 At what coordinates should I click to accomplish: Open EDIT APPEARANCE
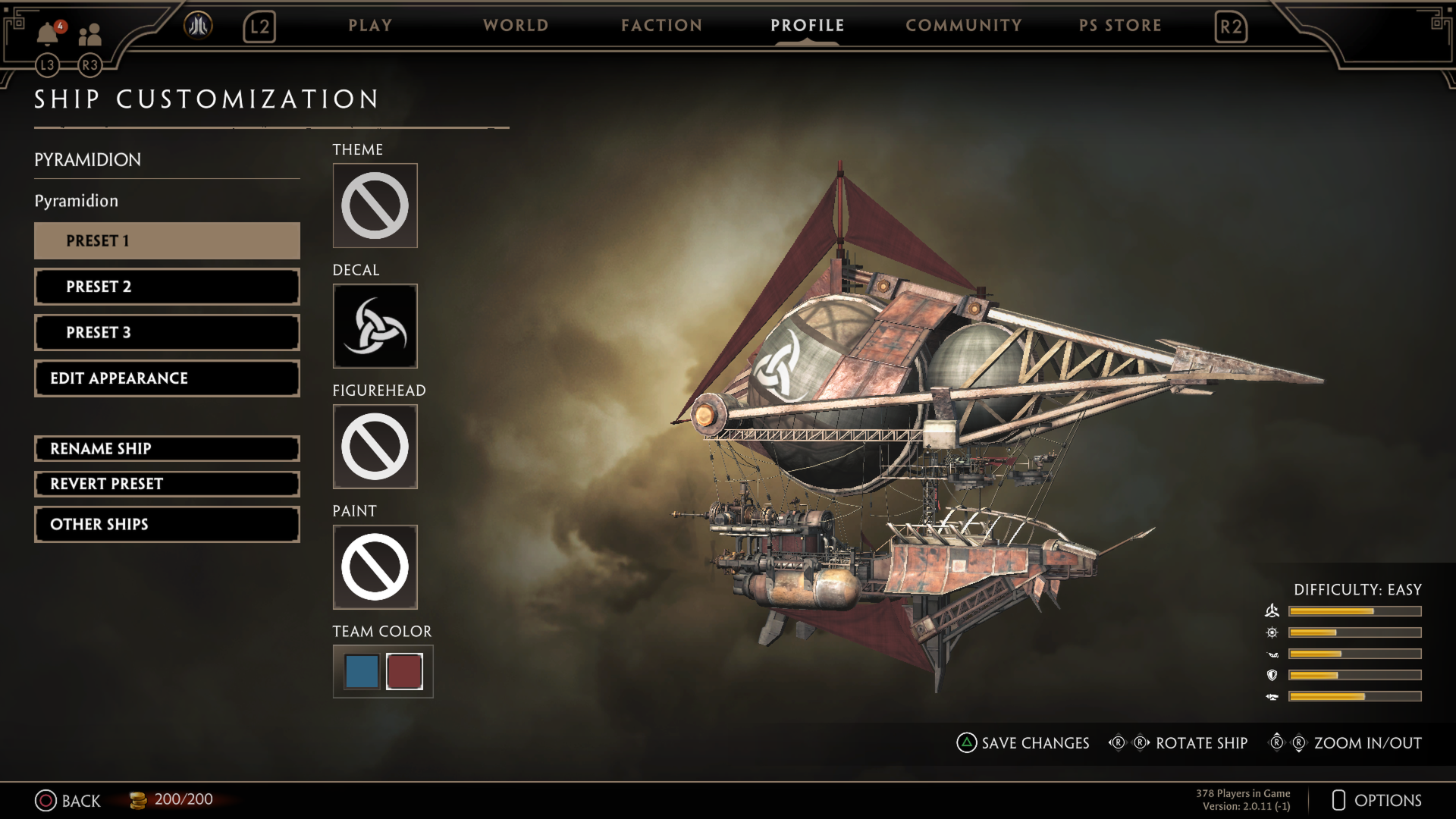[x=166, y=378]
